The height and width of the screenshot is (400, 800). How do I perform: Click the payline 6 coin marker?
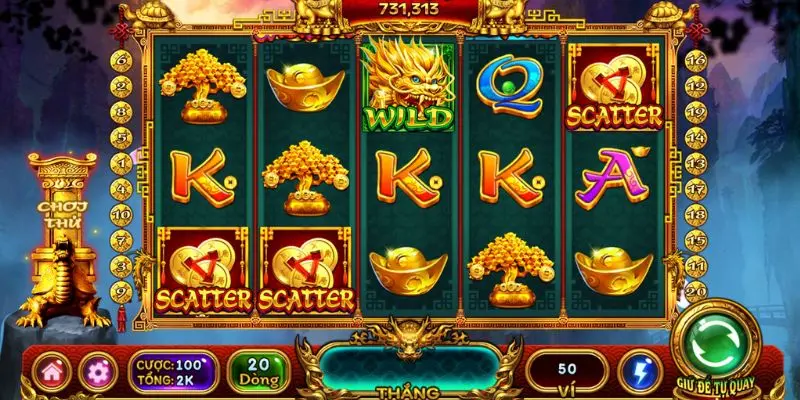tap(121, 61)
